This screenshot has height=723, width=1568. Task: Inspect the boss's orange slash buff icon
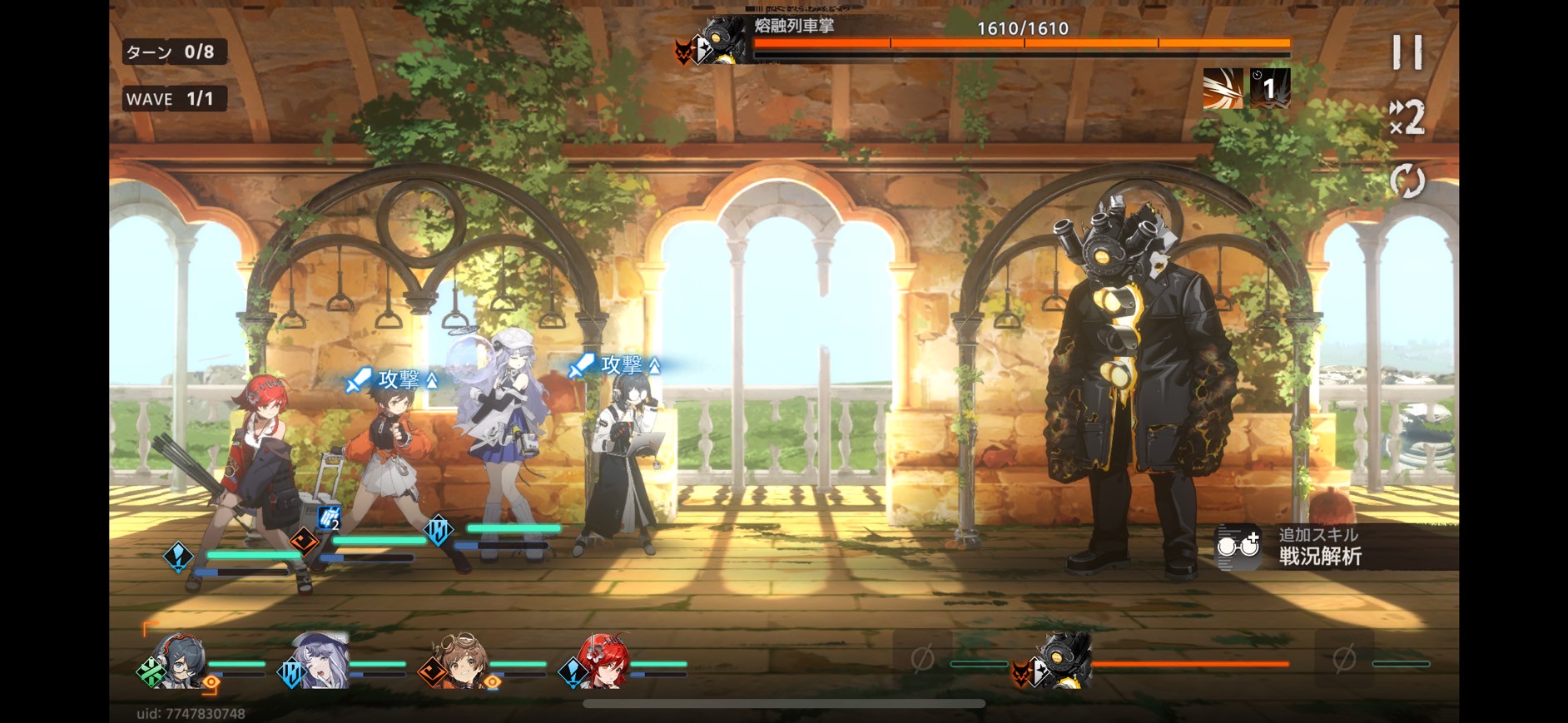pyautogui.click(x=1223, y=88)
